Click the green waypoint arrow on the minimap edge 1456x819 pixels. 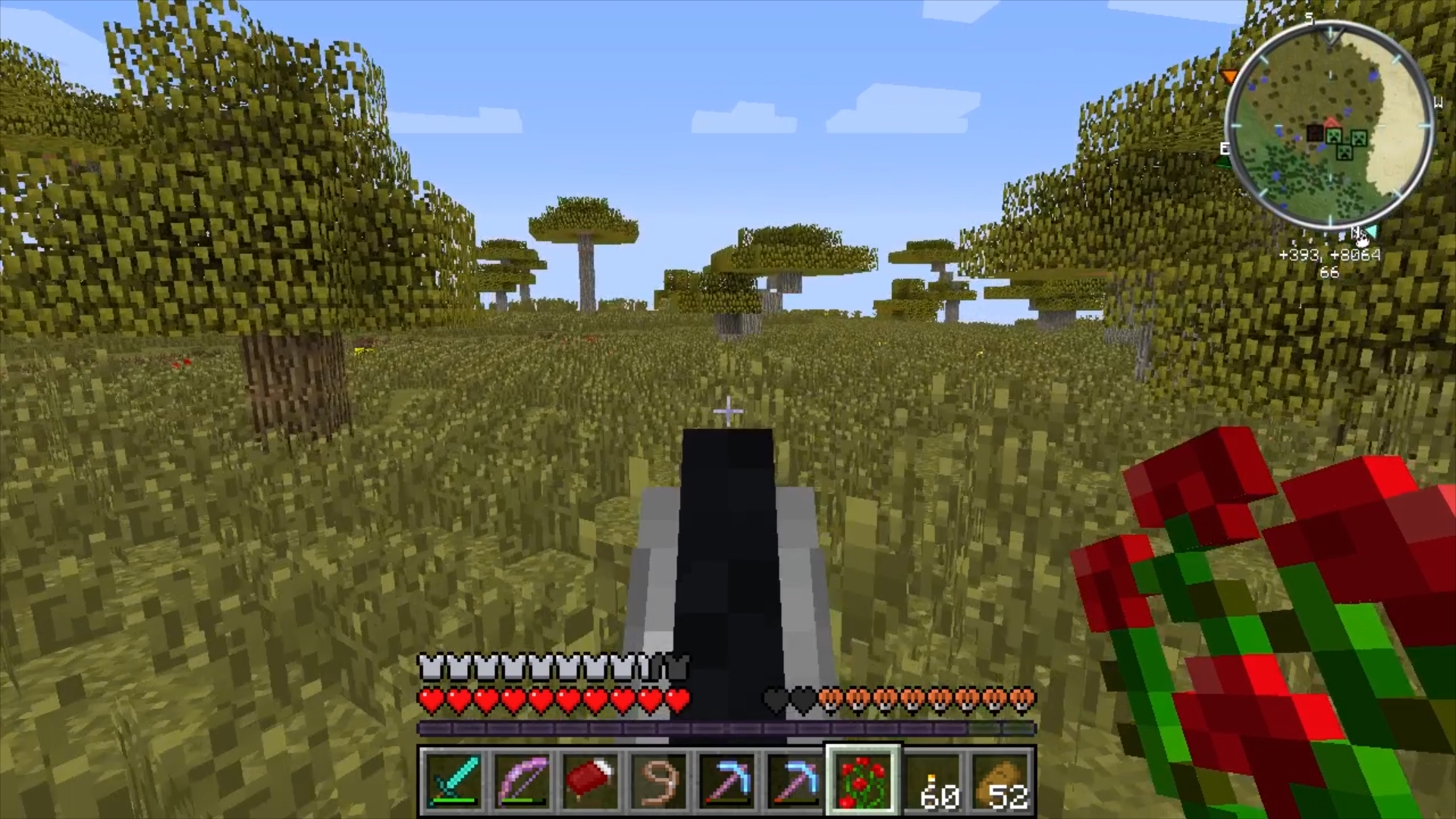[1222, 160]
